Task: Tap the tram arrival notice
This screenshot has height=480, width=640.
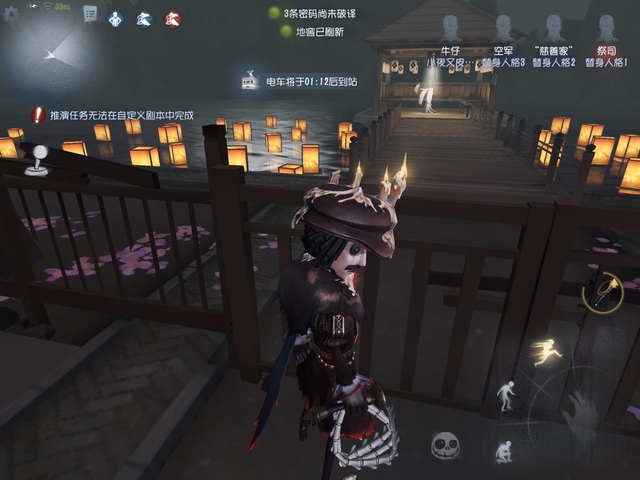Action: [300, 82]
